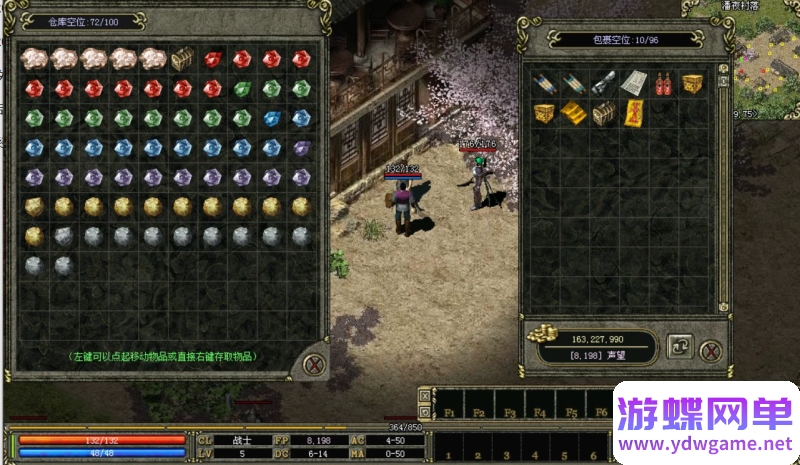
Task: Close the backpack inventory panel
Action: [709, 350]
